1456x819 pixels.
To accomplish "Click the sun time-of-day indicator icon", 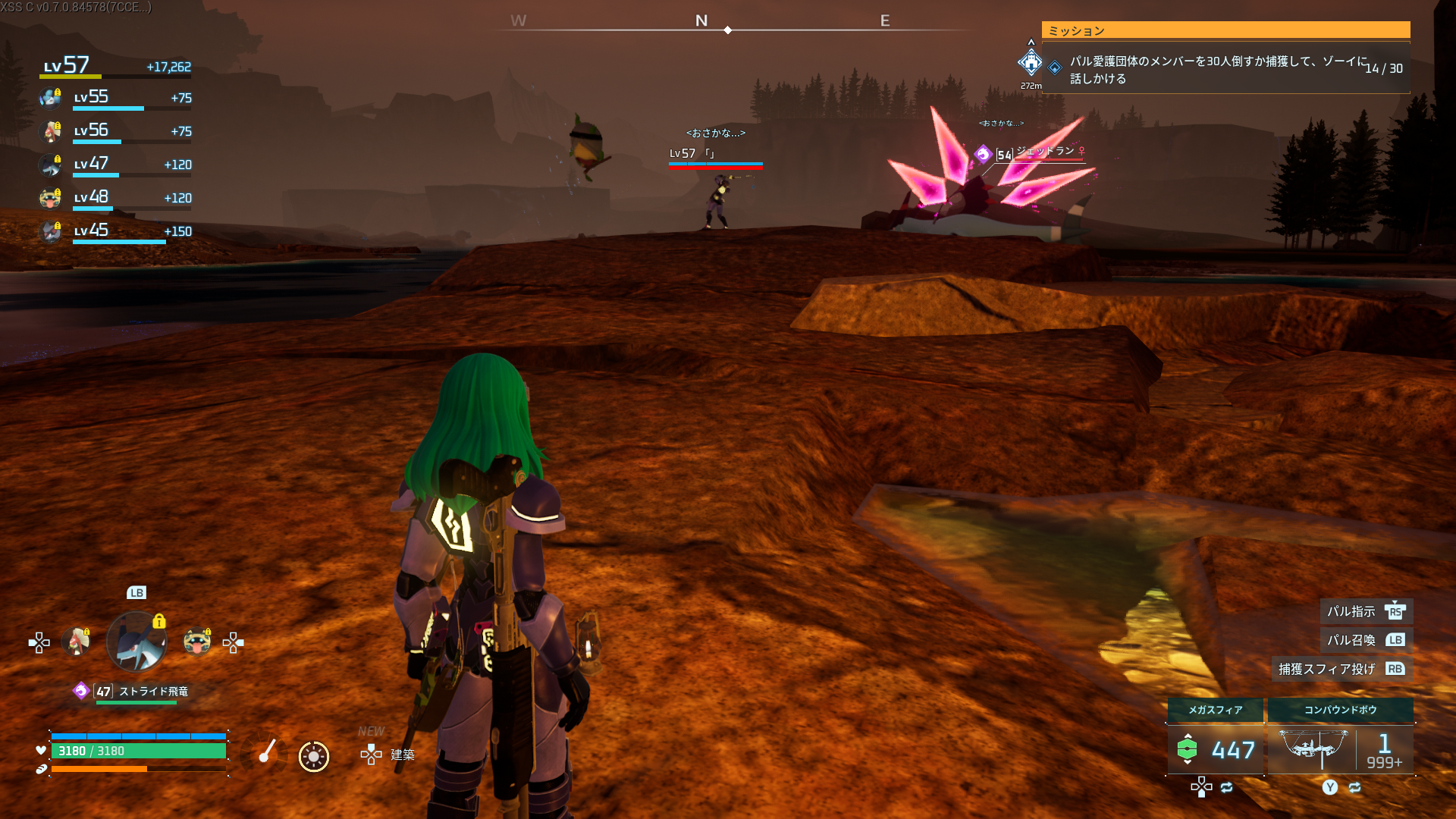I will pyautogui.click(x=313, y=756).
